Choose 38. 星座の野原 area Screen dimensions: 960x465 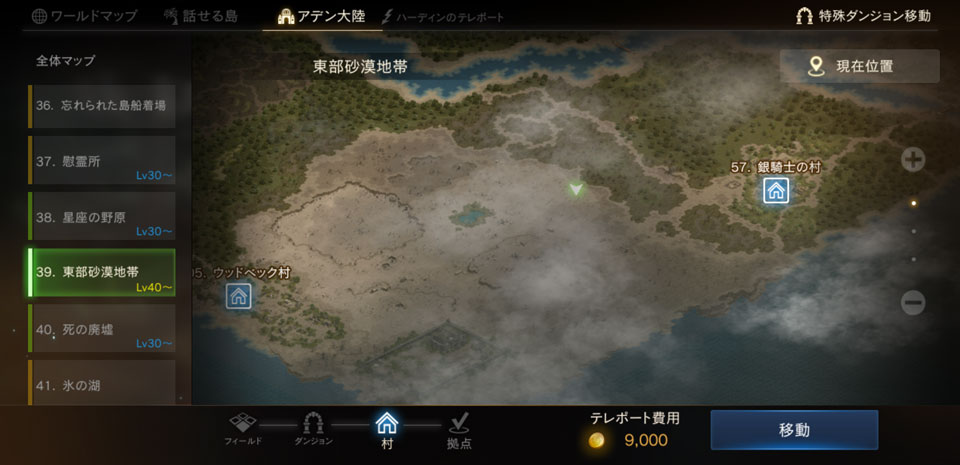[100, 217]
